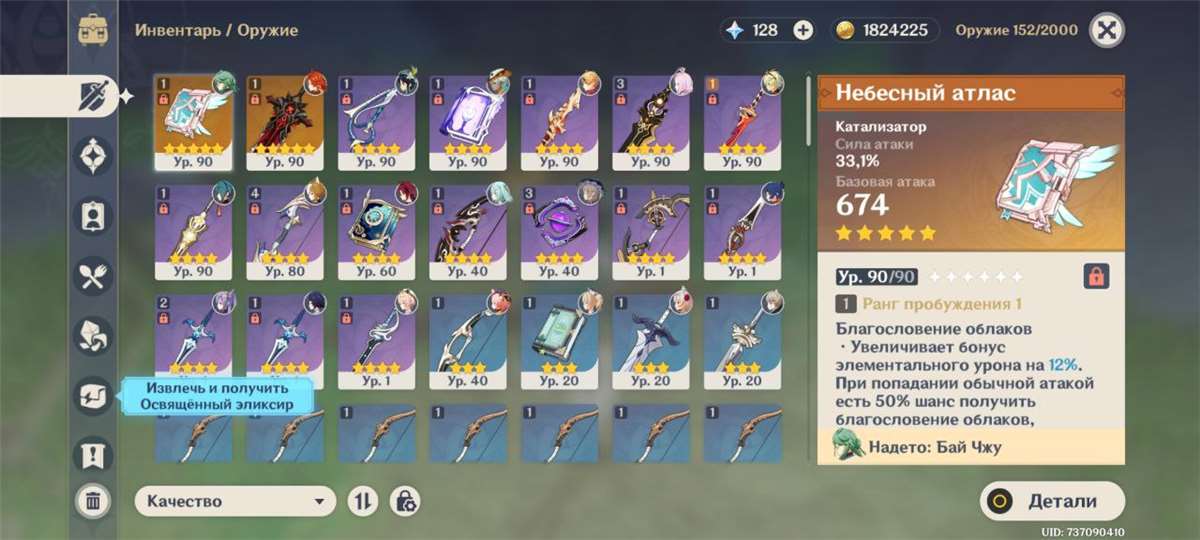Image resolution: width=1200 pixels, height=540 pixels.
Task: Open the quest items tab with exclamation mark
Action: [x=92, y=455]
